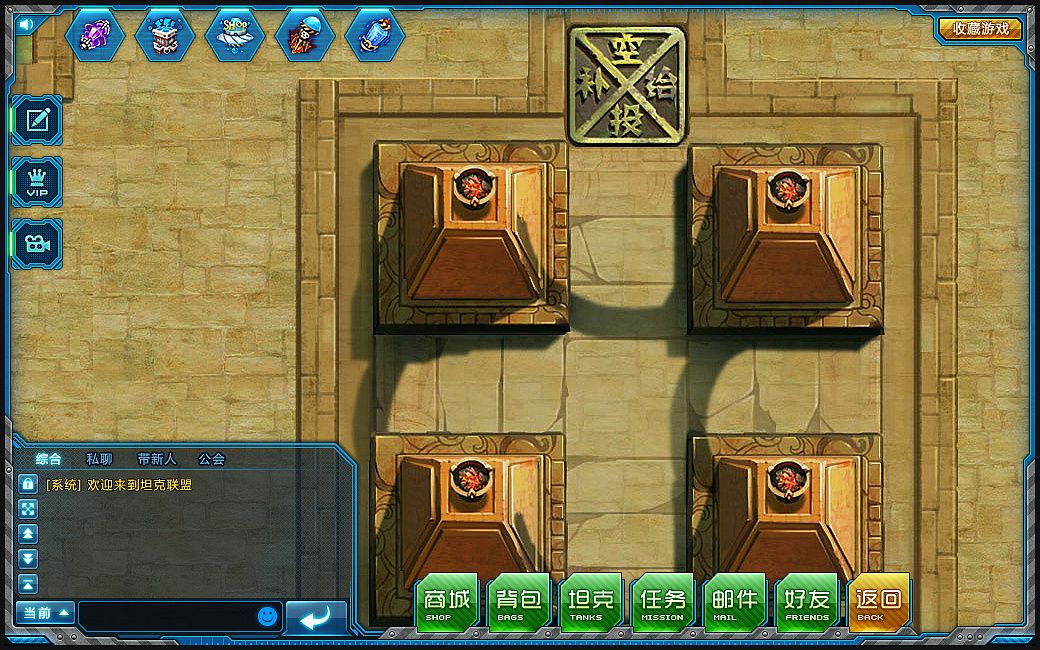The image size is (1040, 650).
Task: Open the VIP crown panel
Action: point(38,181)
